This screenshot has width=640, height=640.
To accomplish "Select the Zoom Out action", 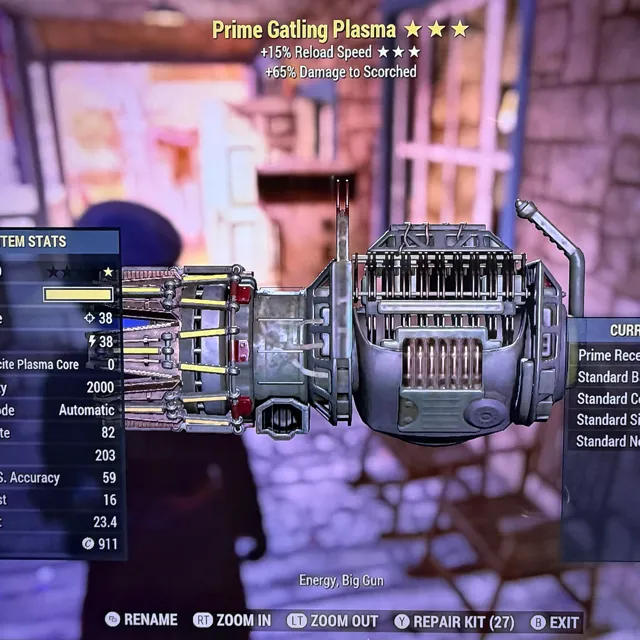I will (334, 621).
